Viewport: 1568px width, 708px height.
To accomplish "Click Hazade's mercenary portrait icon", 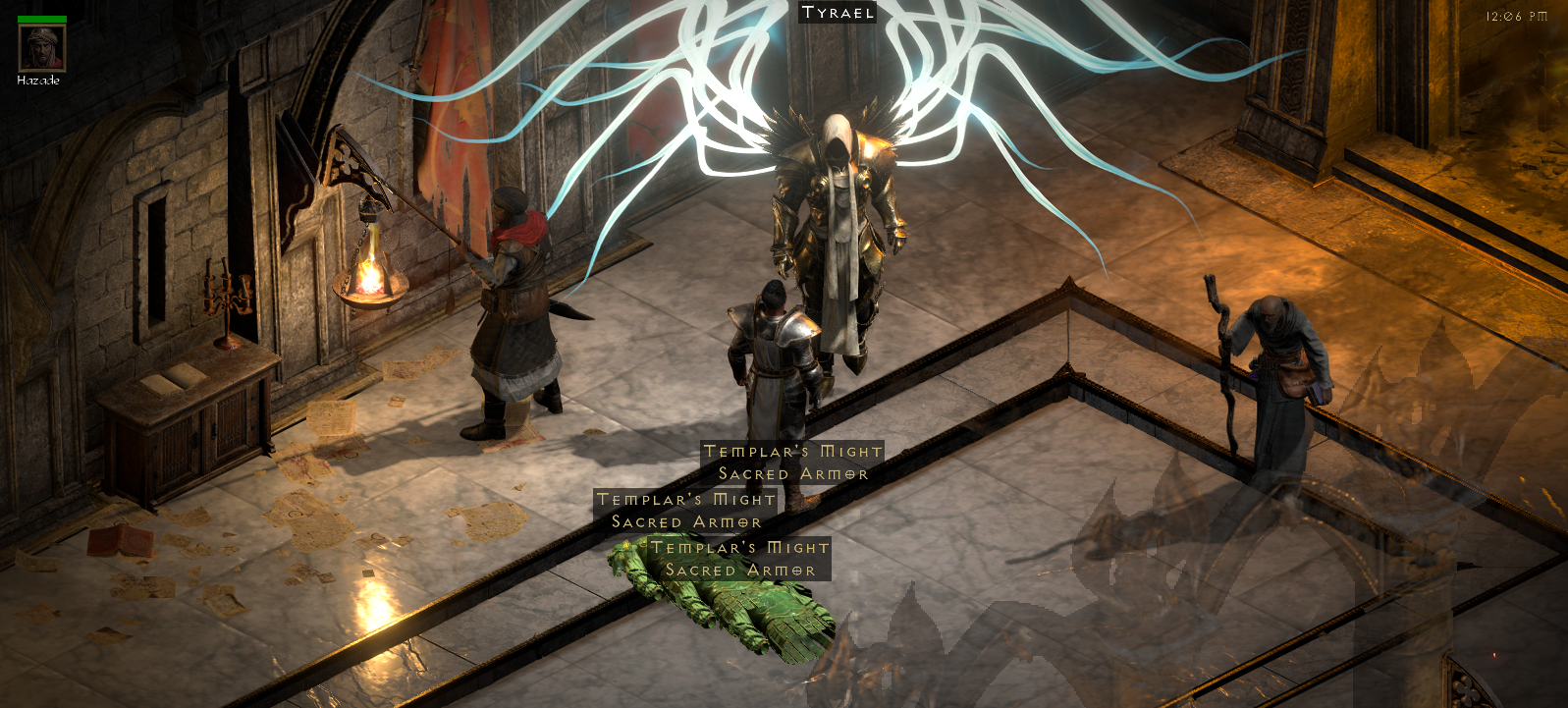I will pos(41,49).
